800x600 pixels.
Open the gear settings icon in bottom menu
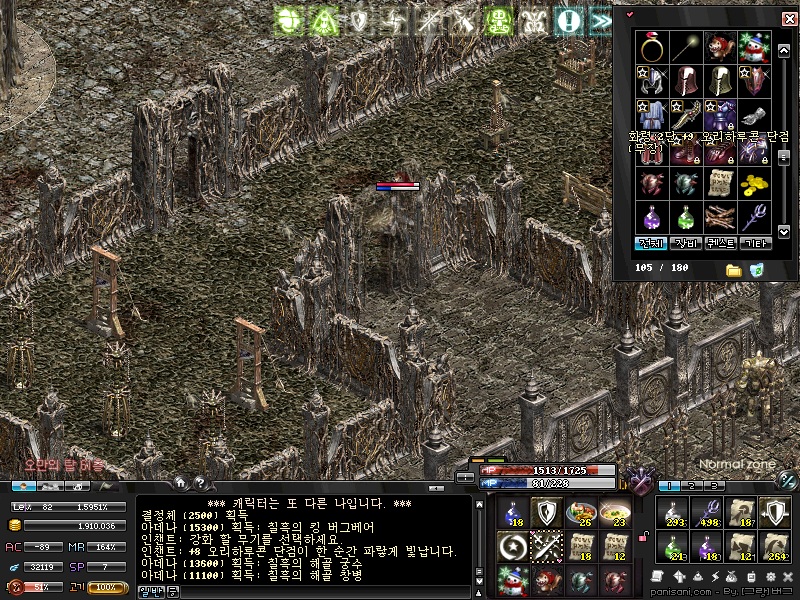tap(772, 578)
